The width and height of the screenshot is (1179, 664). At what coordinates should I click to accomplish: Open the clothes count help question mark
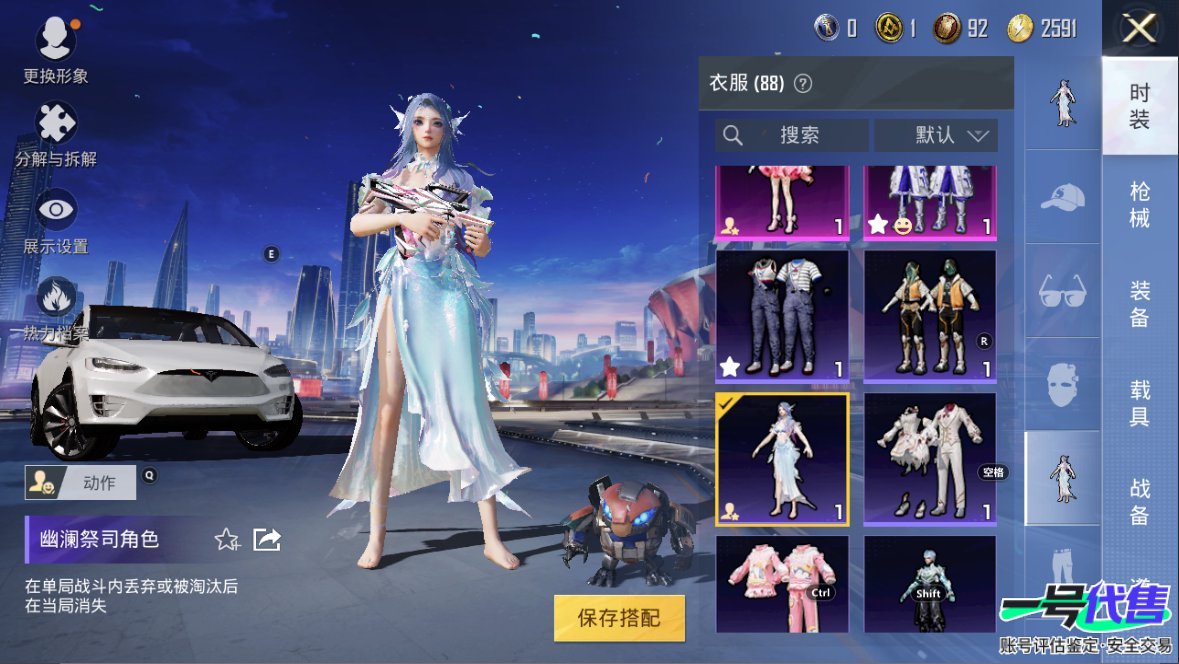pos(802,84)
